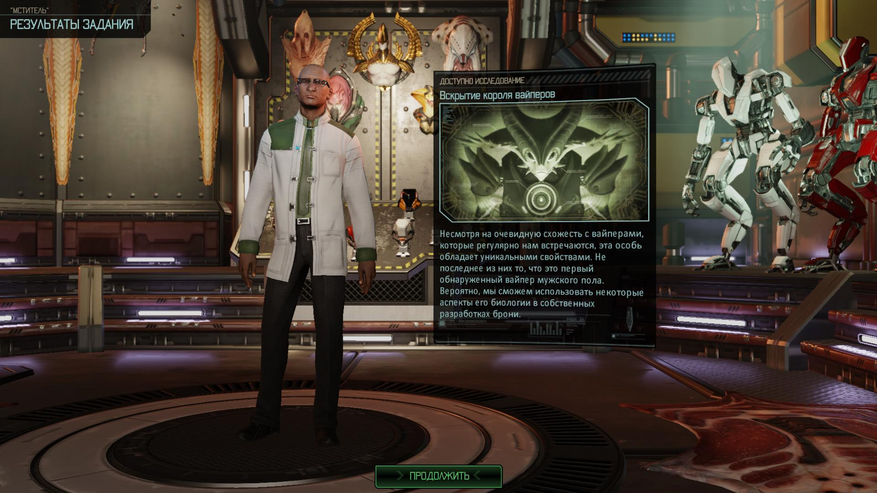877x493 pixels.
Task: Select the Viper King autopsy research image
Action: tap(544, 160)
